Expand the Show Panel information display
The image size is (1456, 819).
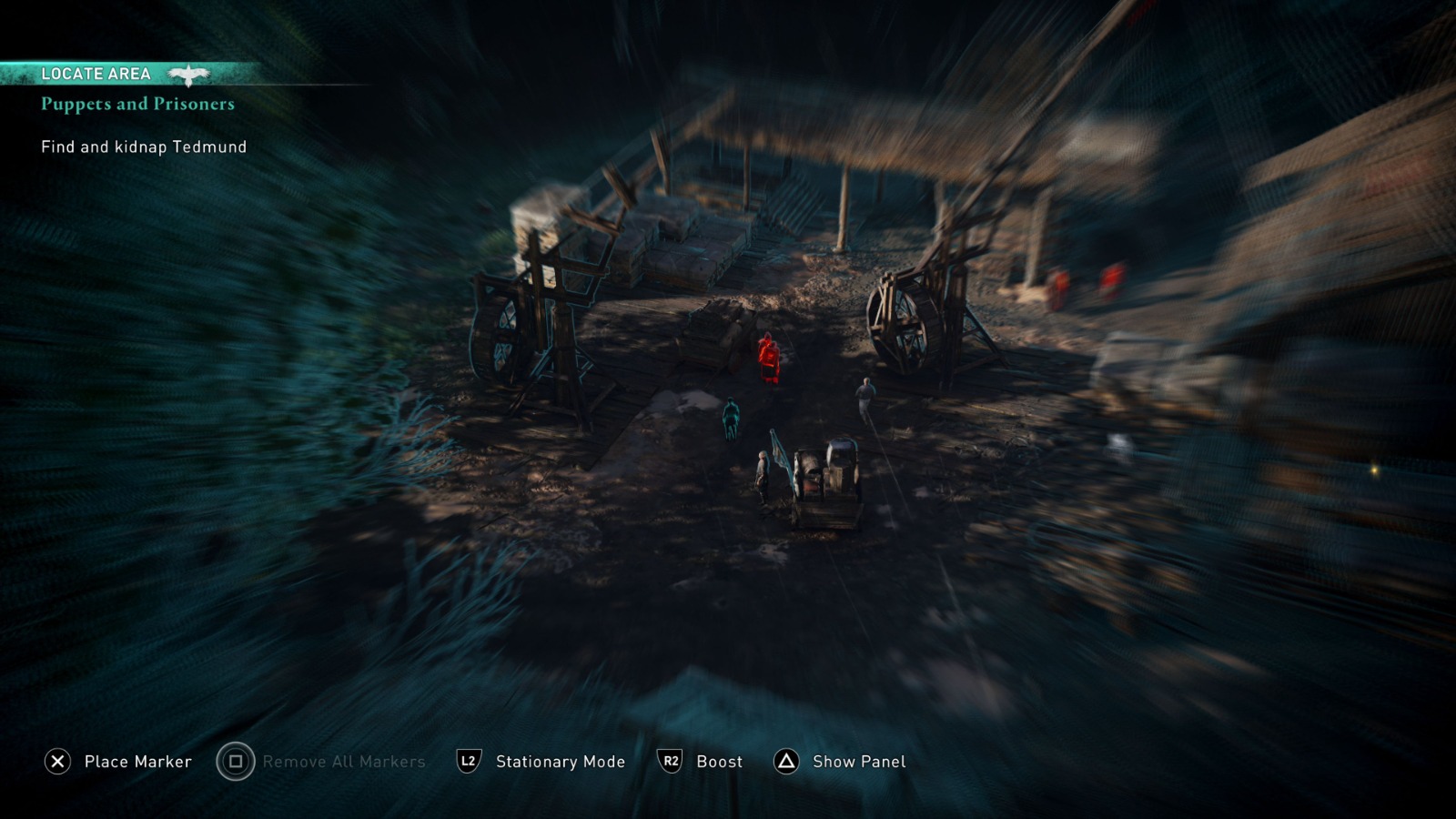pos(857,761)
